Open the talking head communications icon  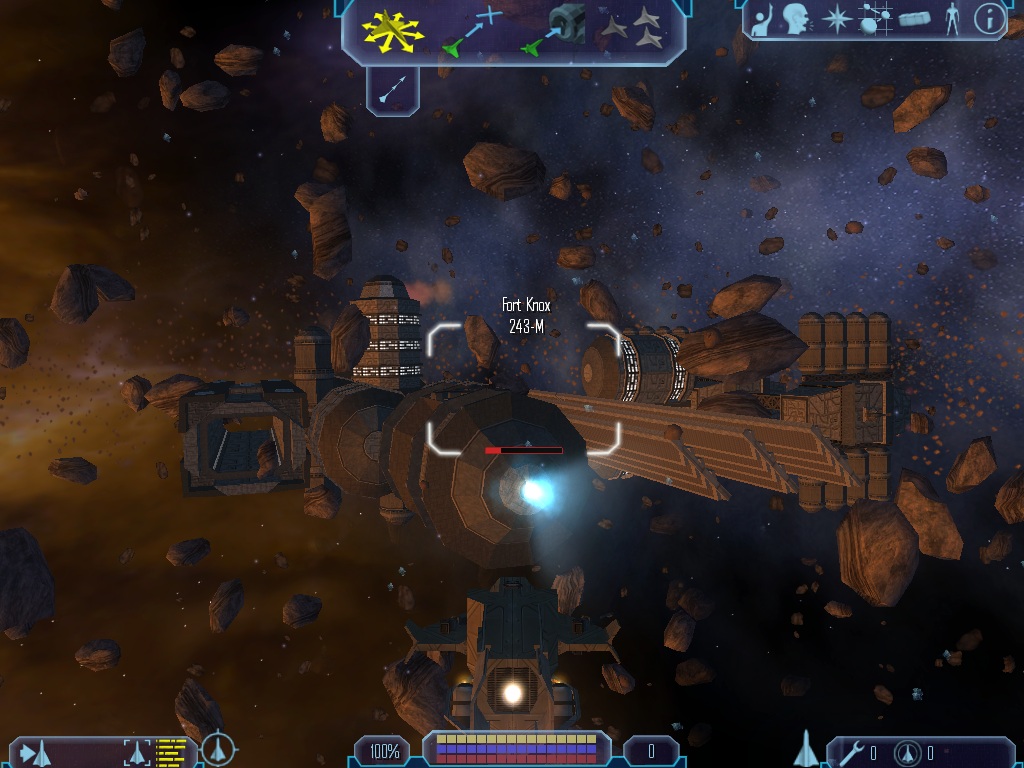(797, 20)
